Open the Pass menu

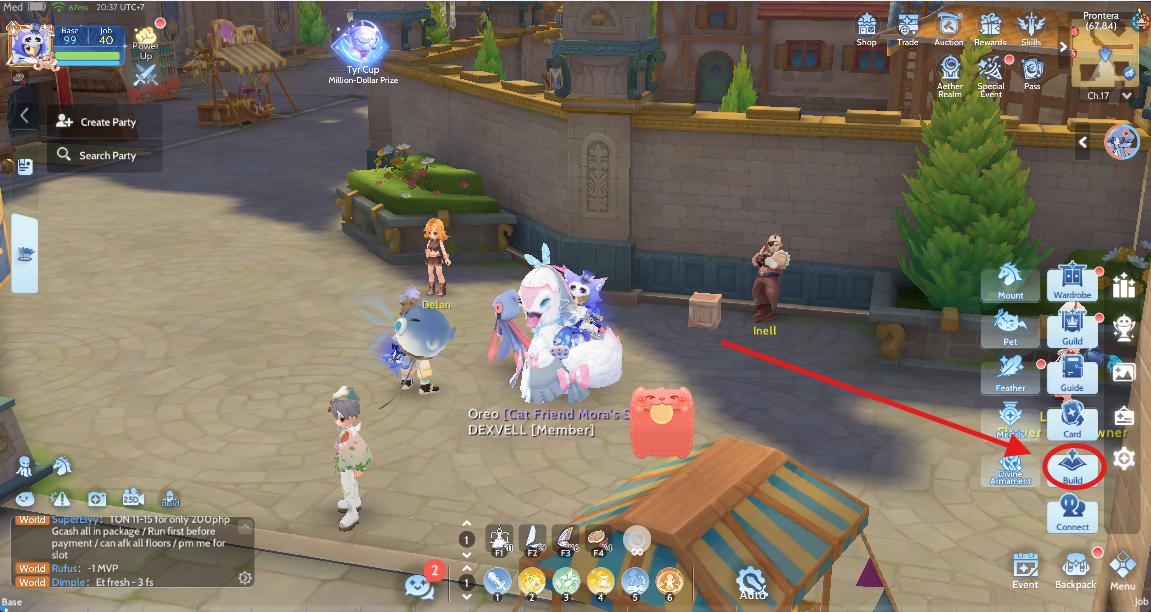(1032, 71)
